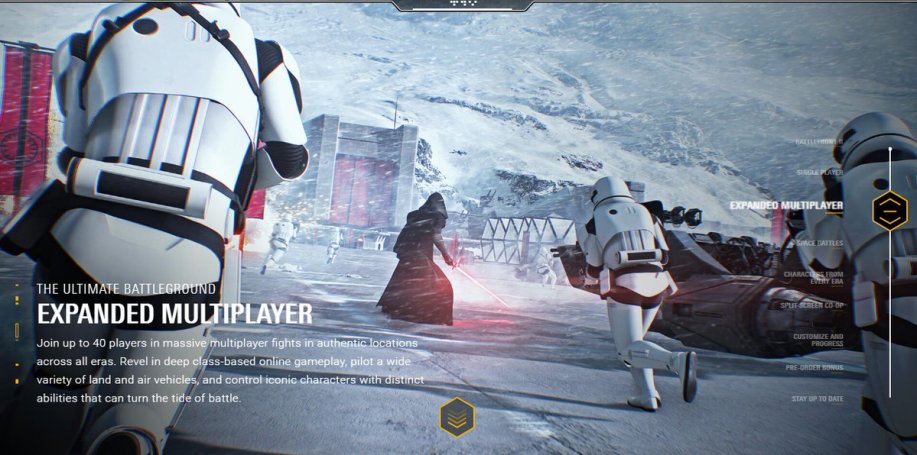The image size is (917, 455).
Task: Open the Stay Up To Date section
Action: click(x=817, y=399)
